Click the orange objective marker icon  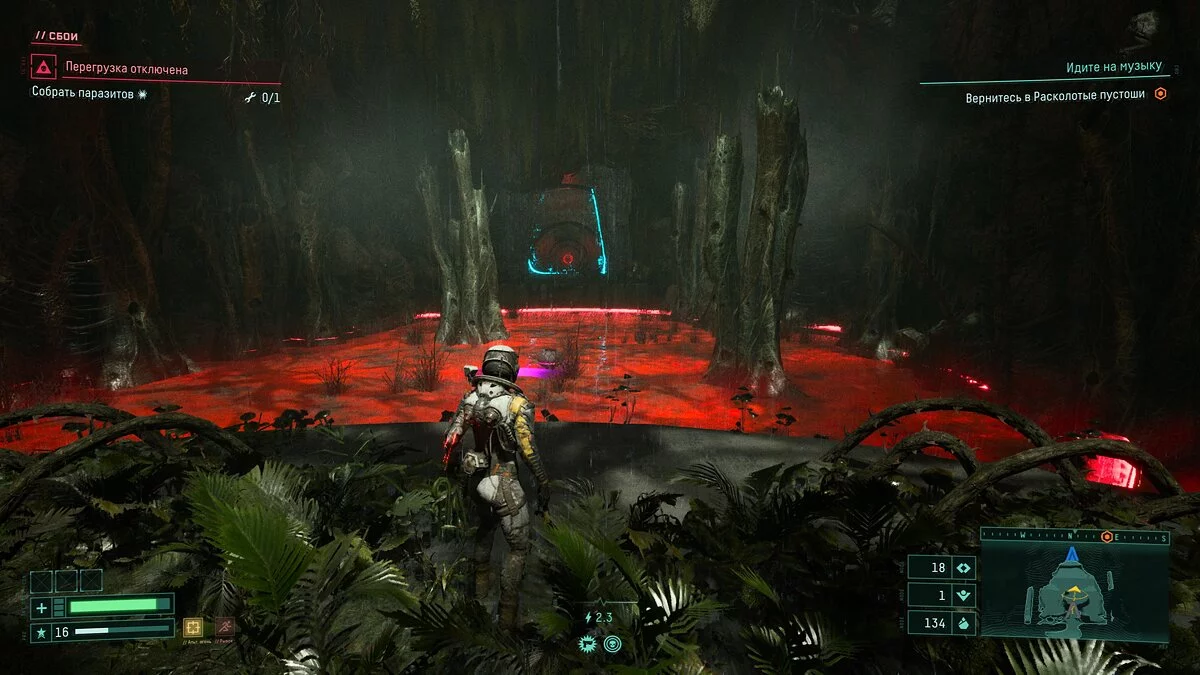tap(1160, 94)
